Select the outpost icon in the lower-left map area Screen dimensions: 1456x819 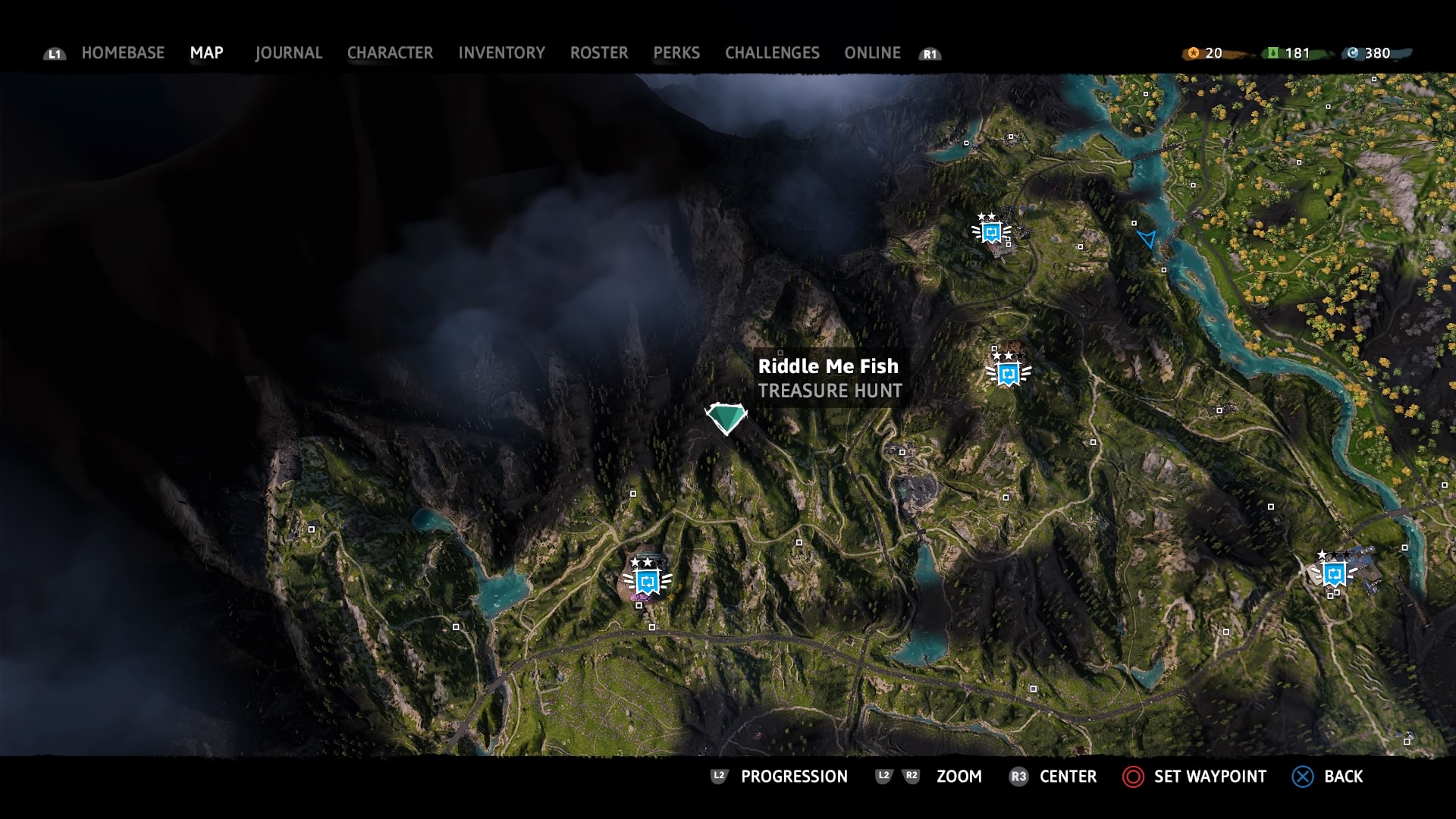tap(646, 582)
